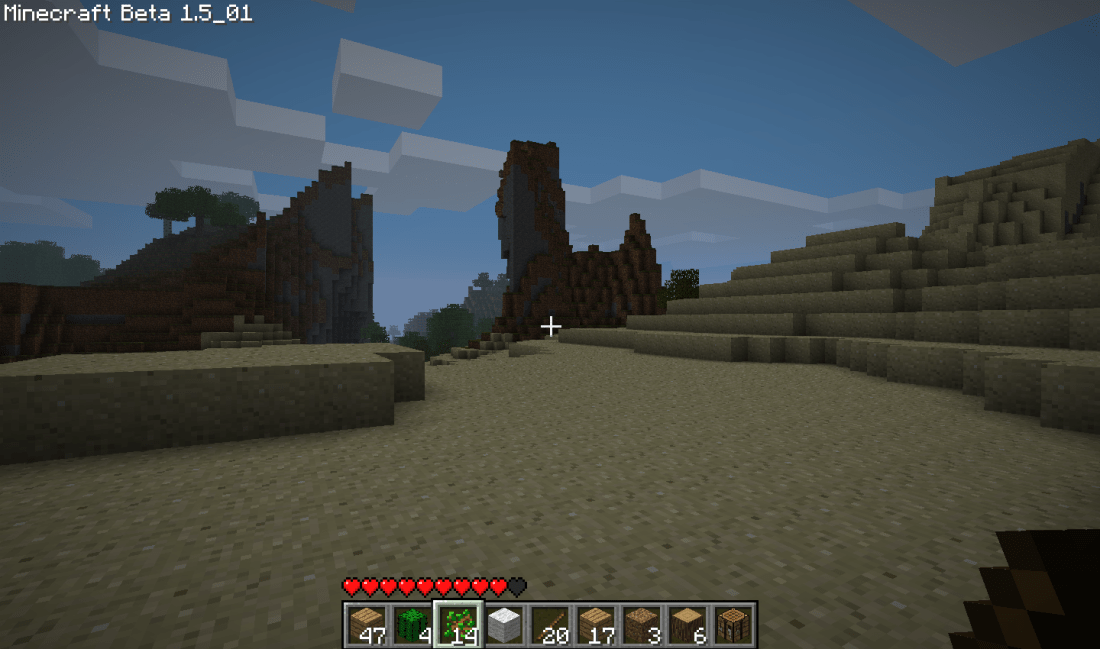Choose the dirt block hotbar slot
This screenshot has width=1100, height=649.
[642, 624]
